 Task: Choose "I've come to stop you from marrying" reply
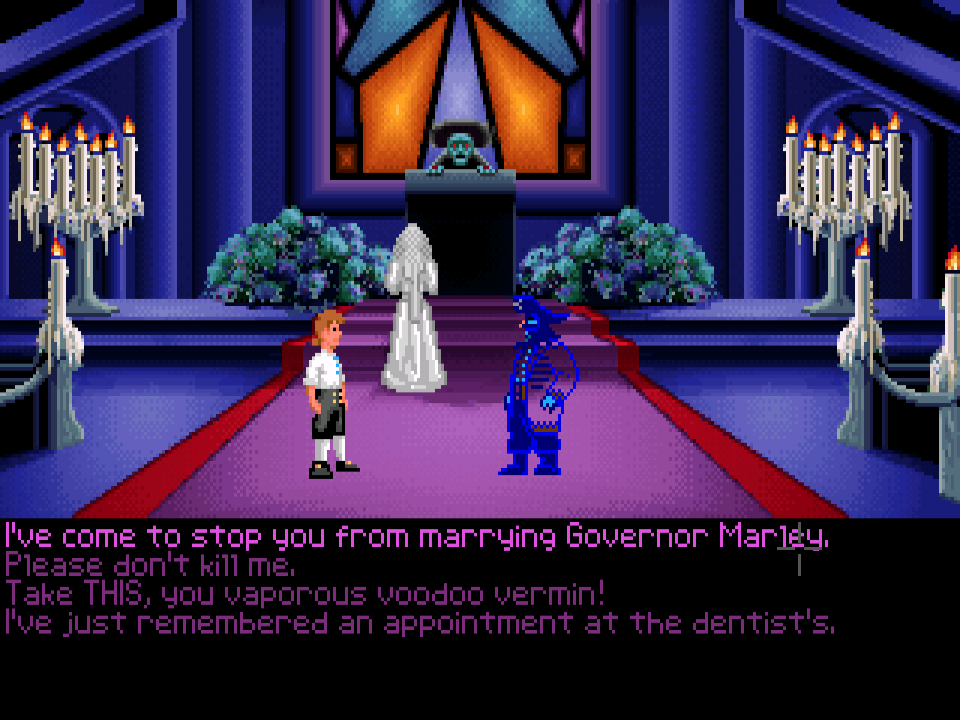pyautogui.click(x=415, y=538)
